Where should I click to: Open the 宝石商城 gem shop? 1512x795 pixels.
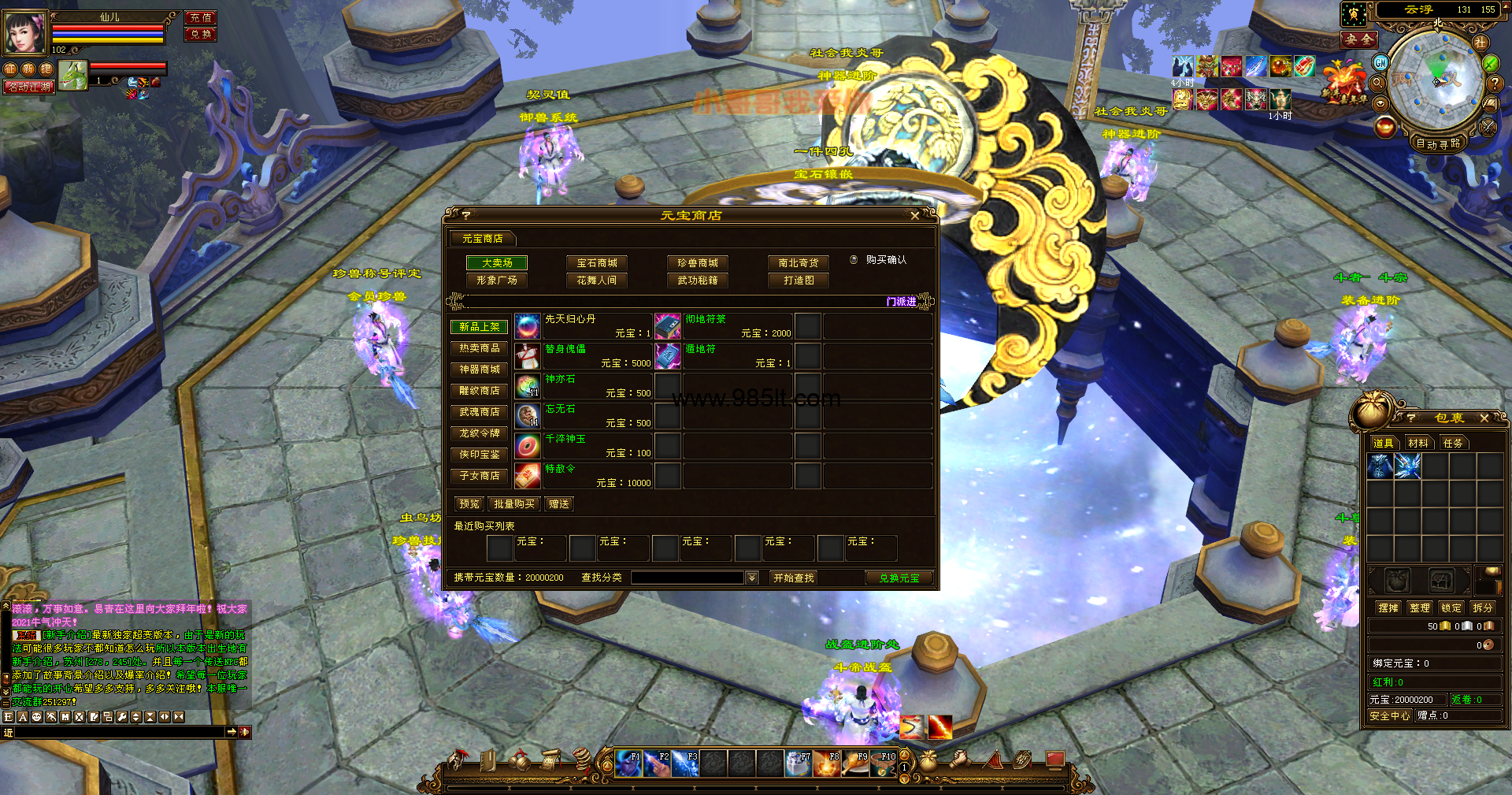coord(597,263)
